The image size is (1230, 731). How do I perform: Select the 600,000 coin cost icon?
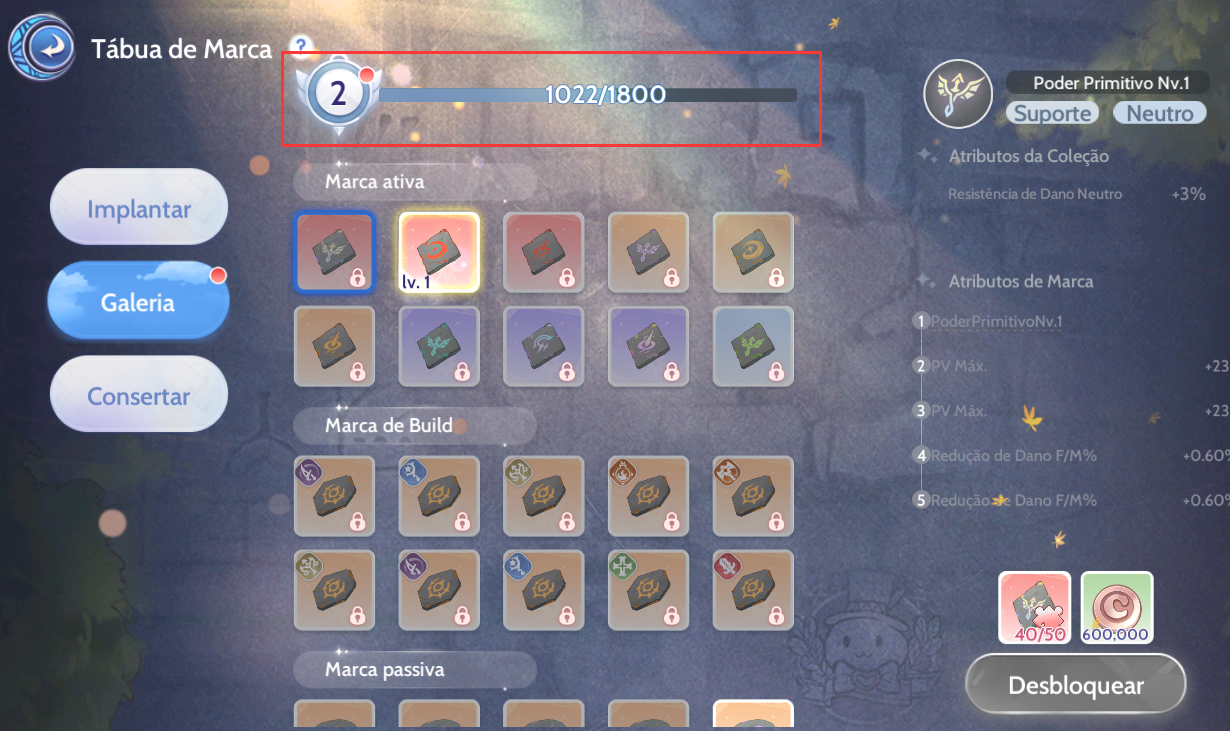click(x=1116, y=607)
